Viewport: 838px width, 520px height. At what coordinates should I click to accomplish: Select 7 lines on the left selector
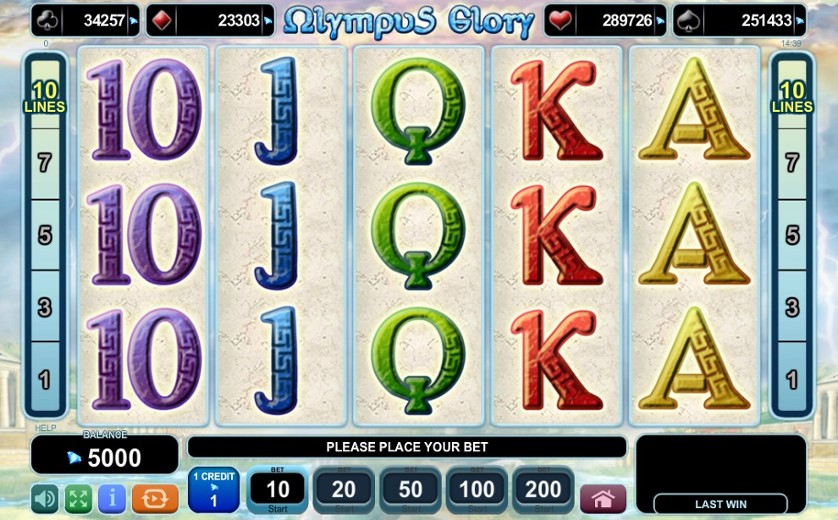point(44,164)
